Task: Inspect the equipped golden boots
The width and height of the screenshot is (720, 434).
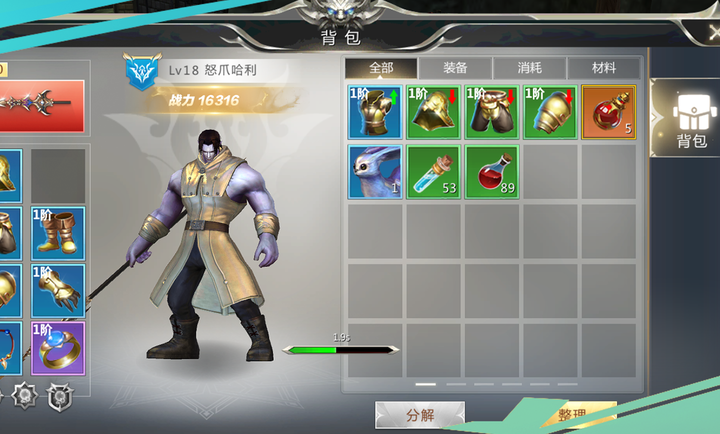Action: [x=57, y=233]
